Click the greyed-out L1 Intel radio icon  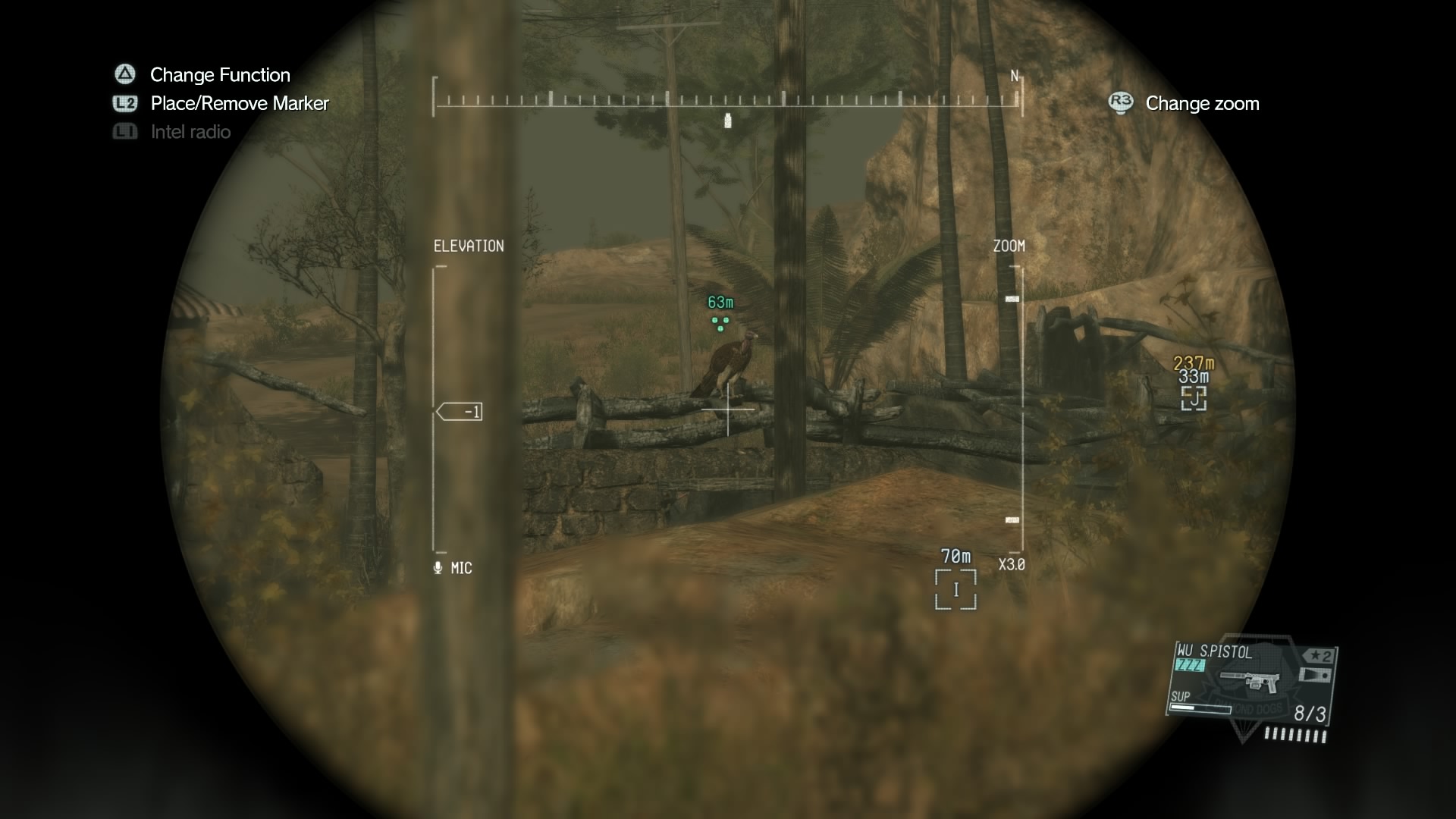(124, 131)
